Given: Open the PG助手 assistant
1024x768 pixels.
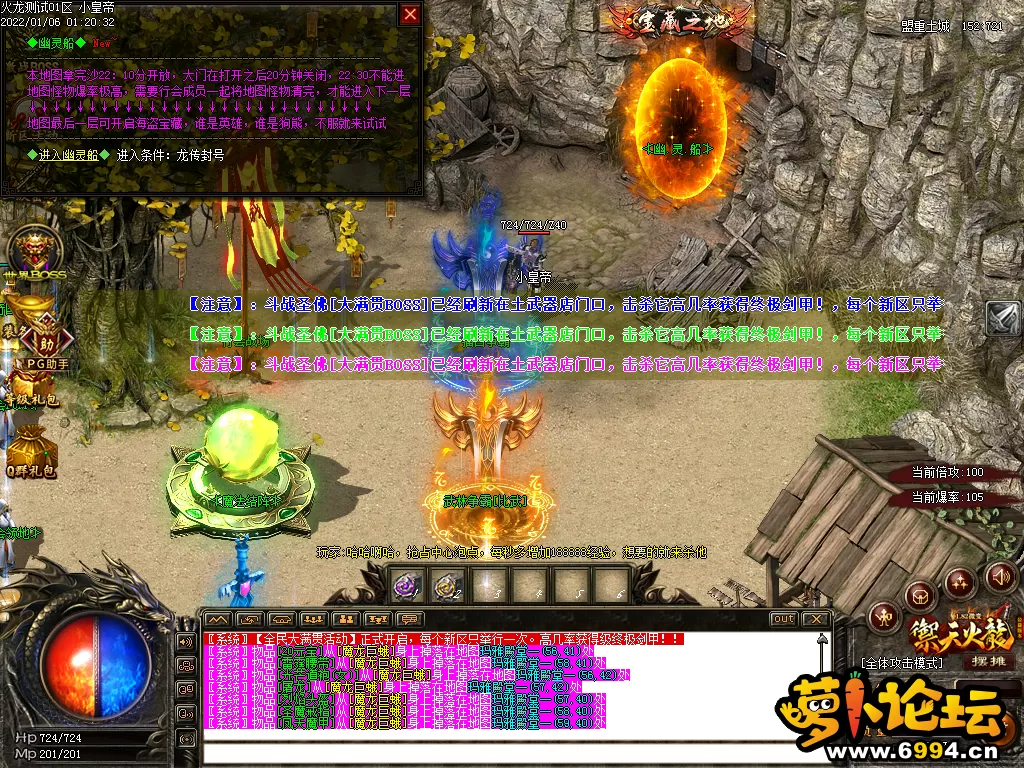Looking at the screenshot, I should tap(46, 342).
